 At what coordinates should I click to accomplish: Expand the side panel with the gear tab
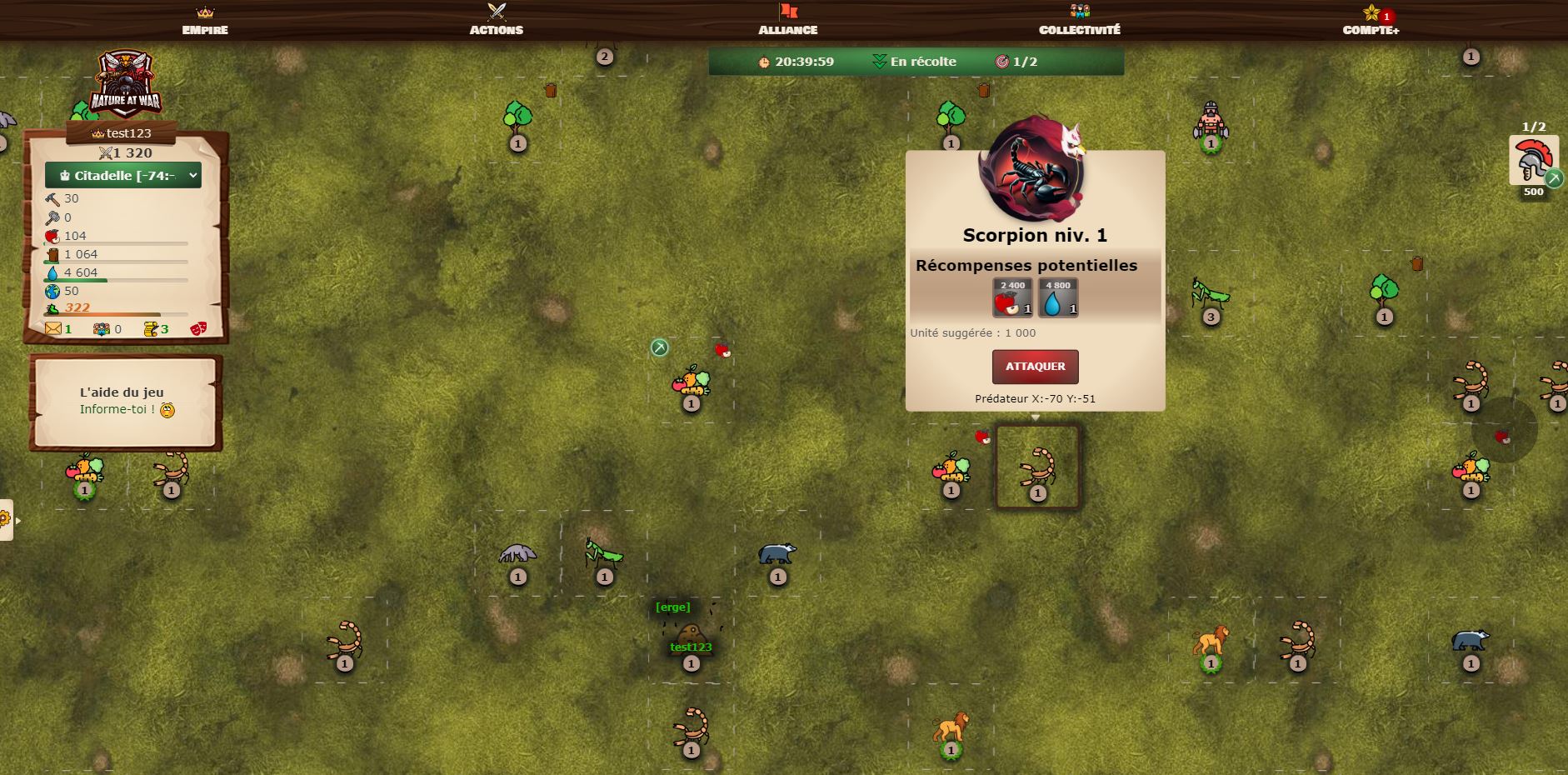pyautogui.click(x=7, y=520)
